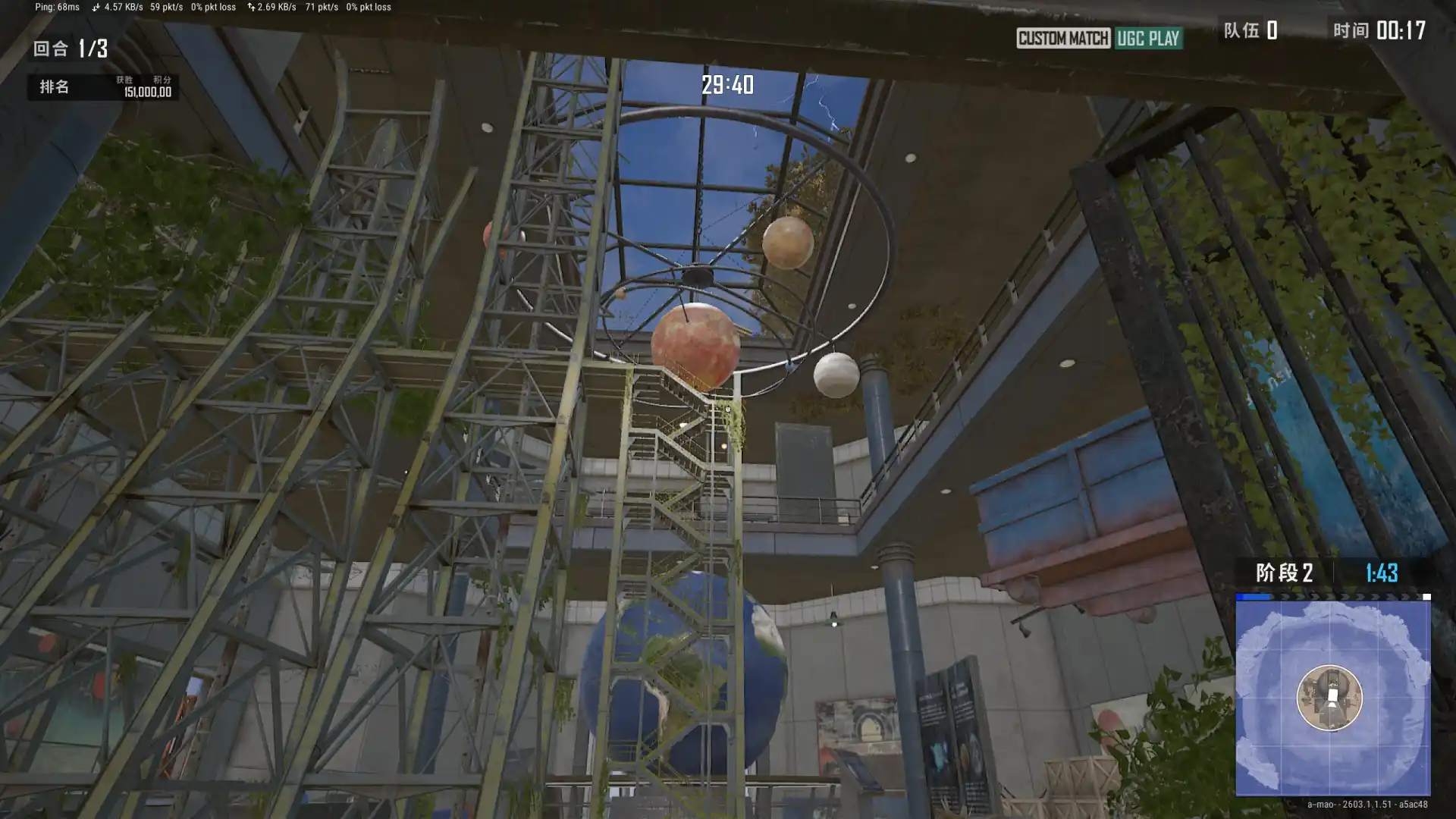Select the UGC PLAY label
This screenshot has height=819, width=1456.
[1148, 38]
